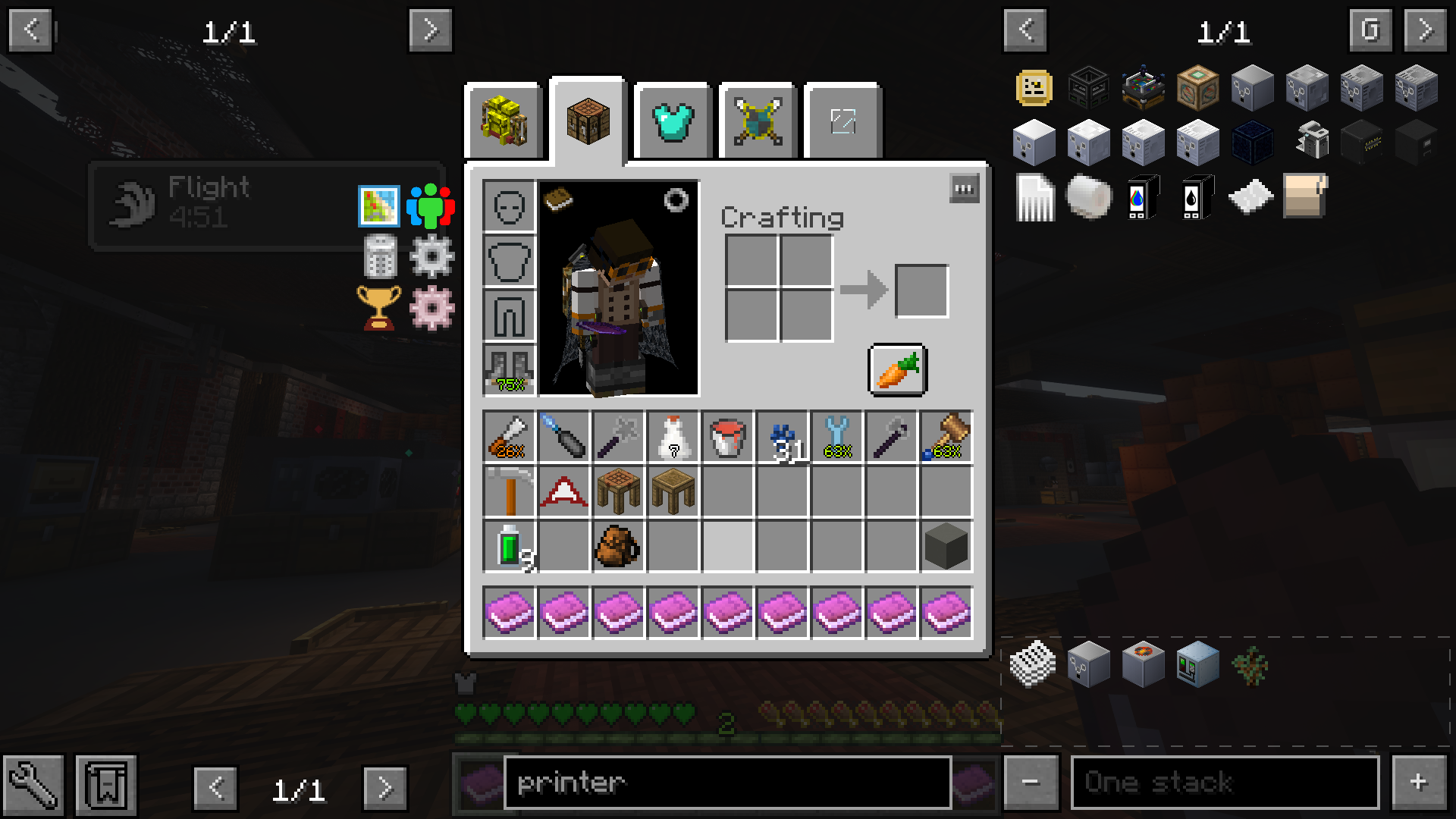Viewport: 1456px width, 819px height.
Task: Open the map icon button
Action: [x=379, y=206]
